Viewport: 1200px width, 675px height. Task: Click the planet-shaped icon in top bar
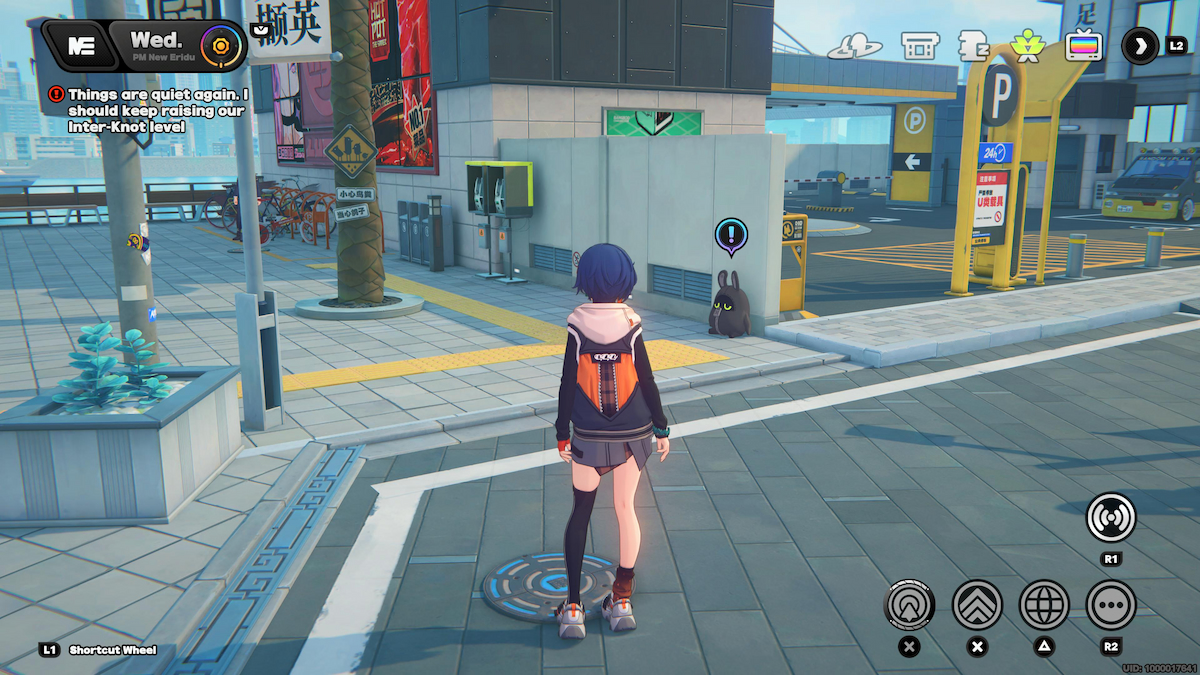(x=854, y=46)
